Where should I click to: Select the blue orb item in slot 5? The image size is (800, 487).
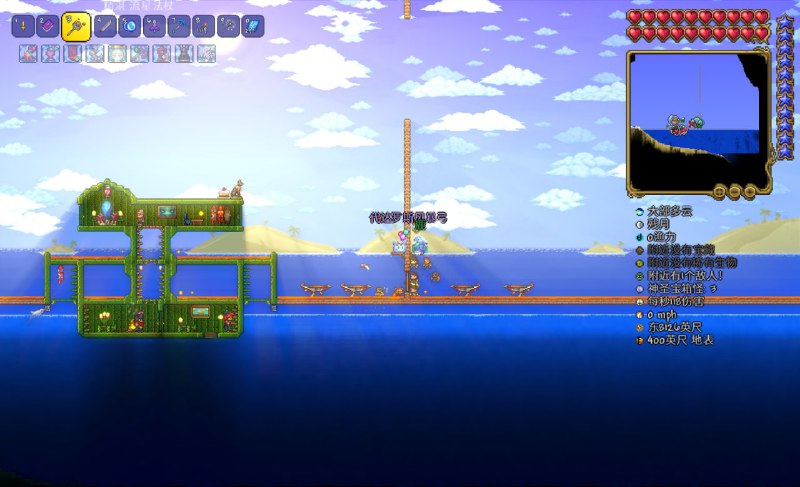(x=128, y=26)
